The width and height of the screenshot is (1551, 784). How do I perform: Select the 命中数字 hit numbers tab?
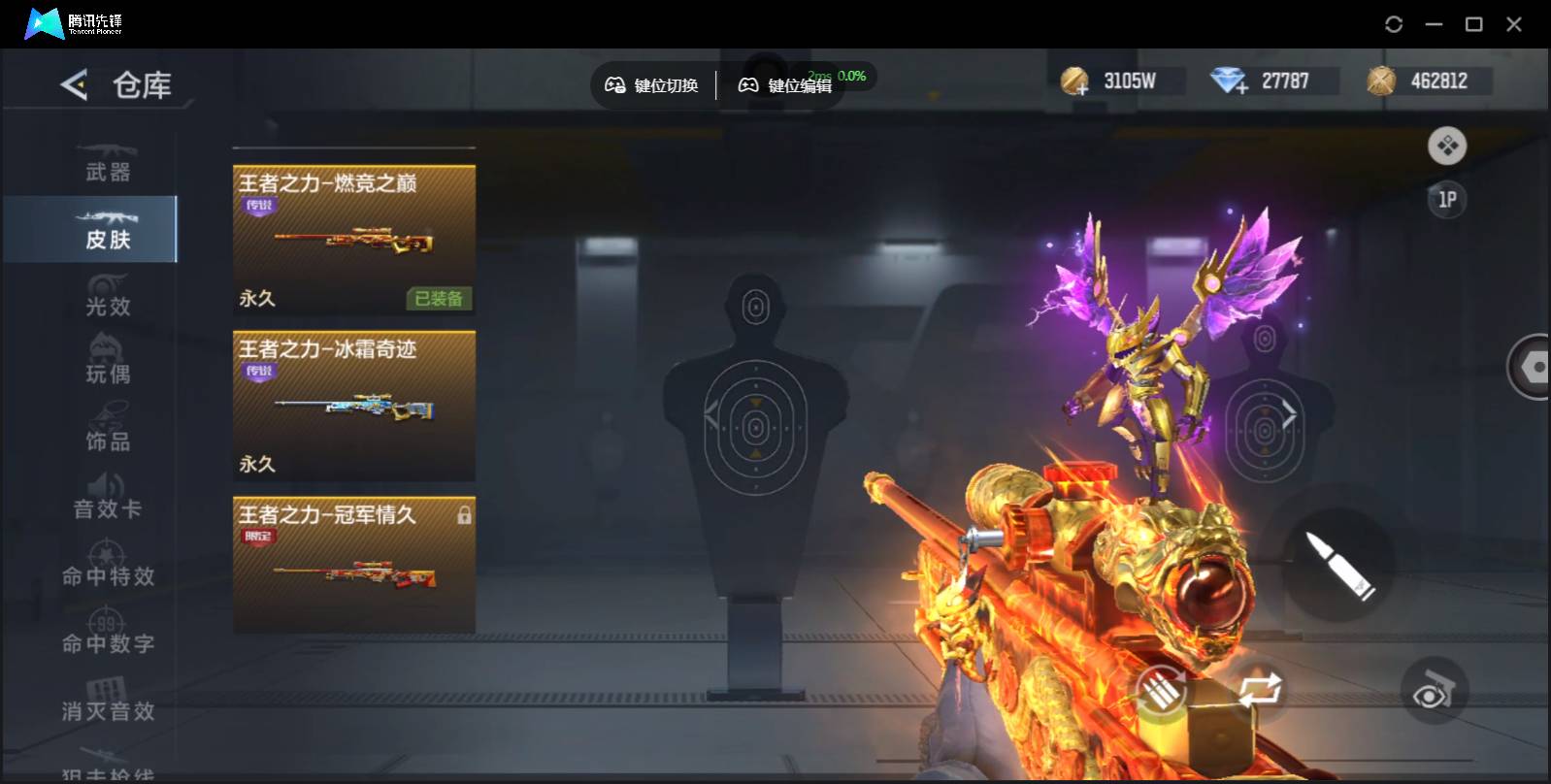tap(107, 634)
